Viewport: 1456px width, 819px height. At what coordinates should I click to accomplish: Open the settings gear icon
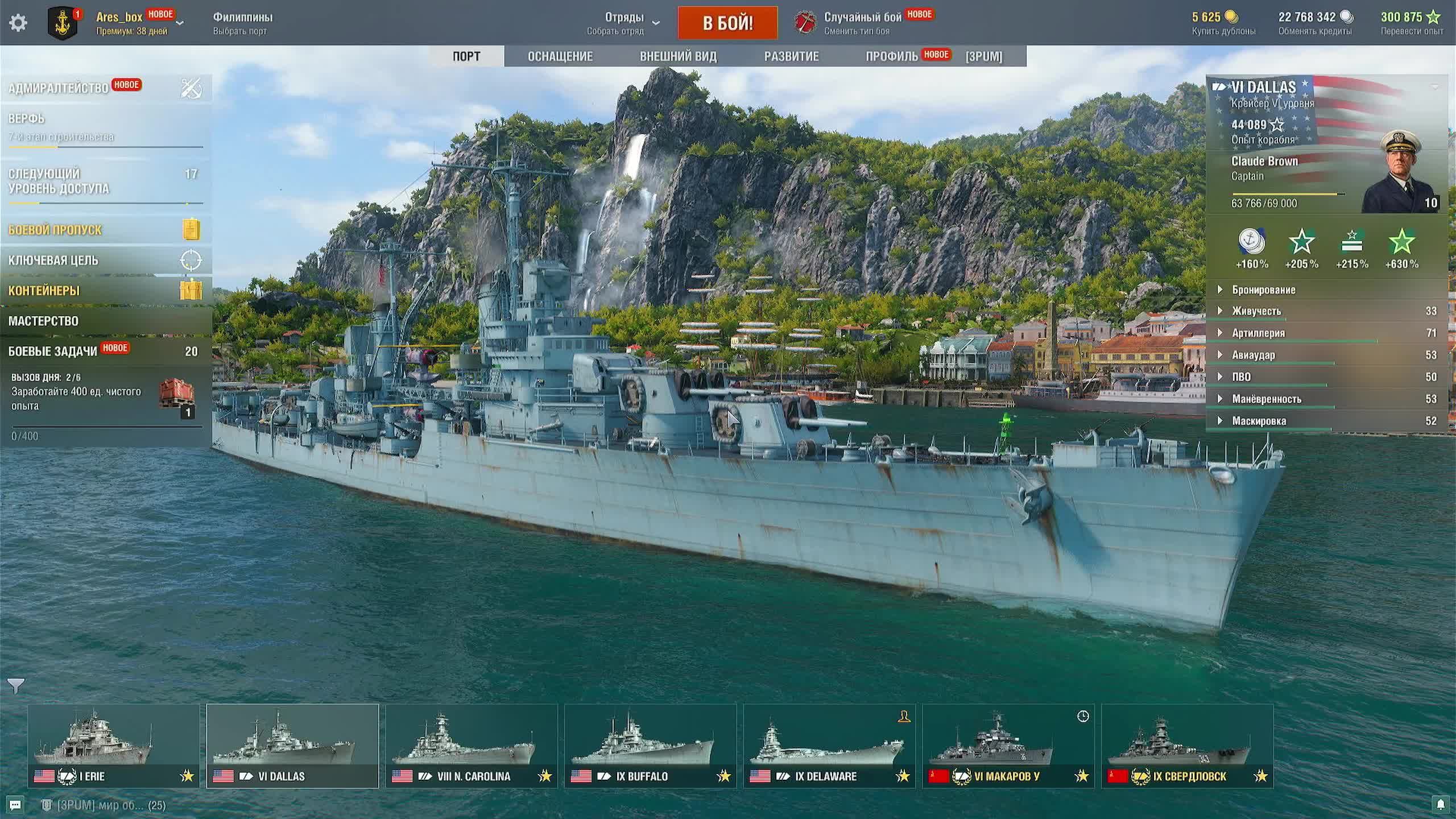click(18, 23)
